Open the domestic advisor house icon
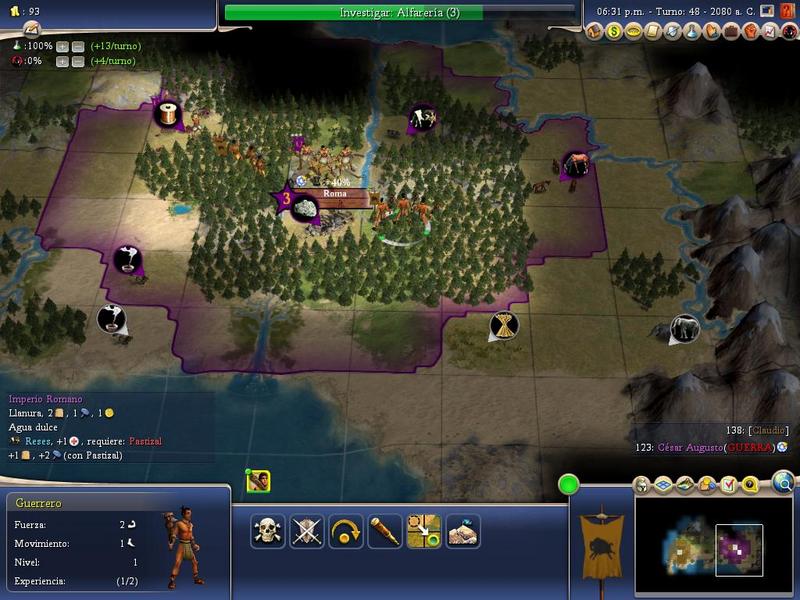Viewport: 800px width, 600px height. [x=596, y=32]
